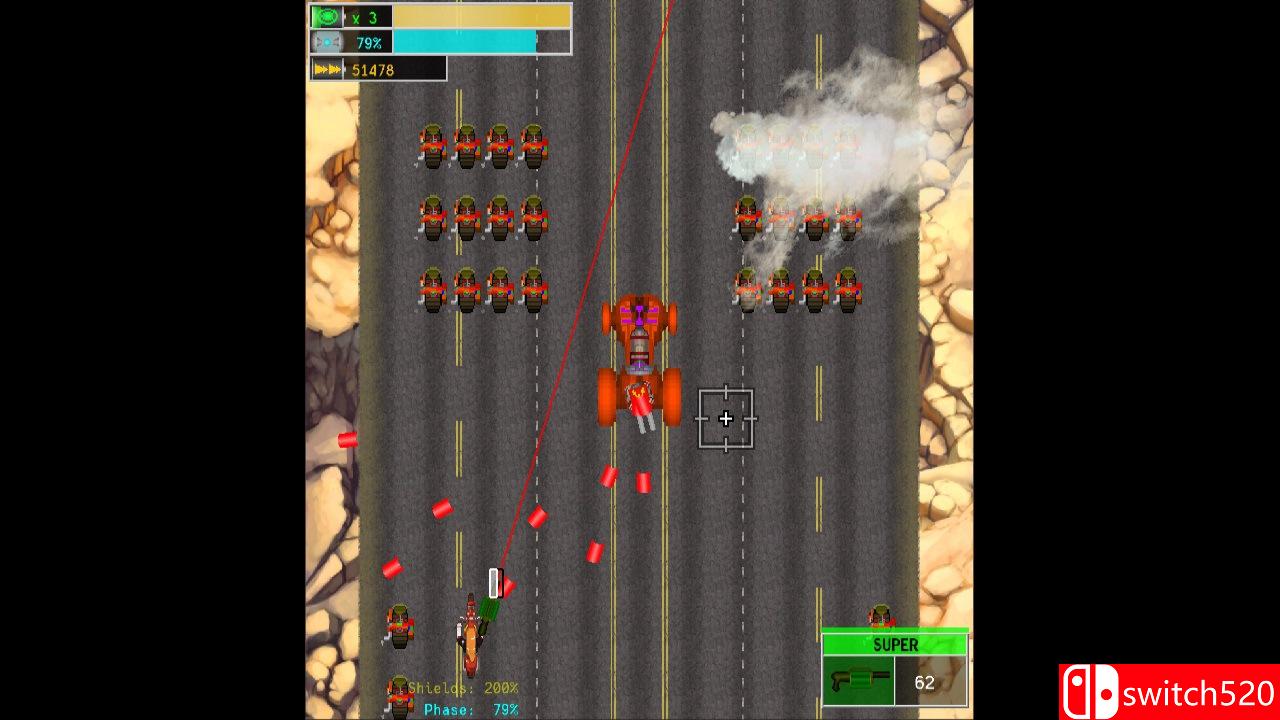Viewport: 1280px width, 720px height.
Task: Click the double-arrow score icon
Action: pyautogui.click(x=325, y=69)
